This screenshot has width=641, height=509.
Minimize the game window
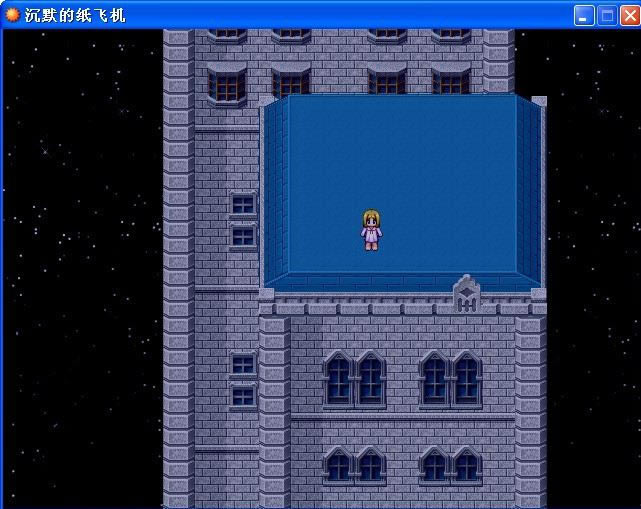pyautogui.click(x=584, y=16)
